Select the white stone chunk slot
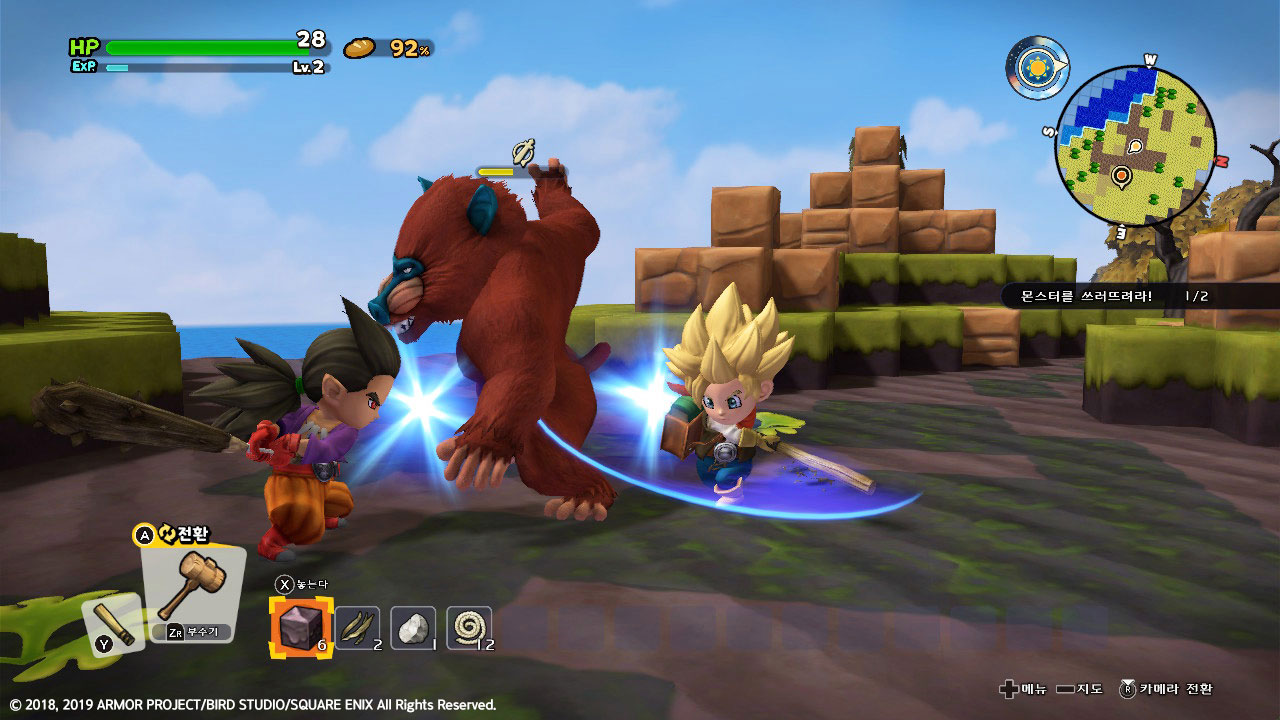The image size is (1280, 720). click(412, 628)
